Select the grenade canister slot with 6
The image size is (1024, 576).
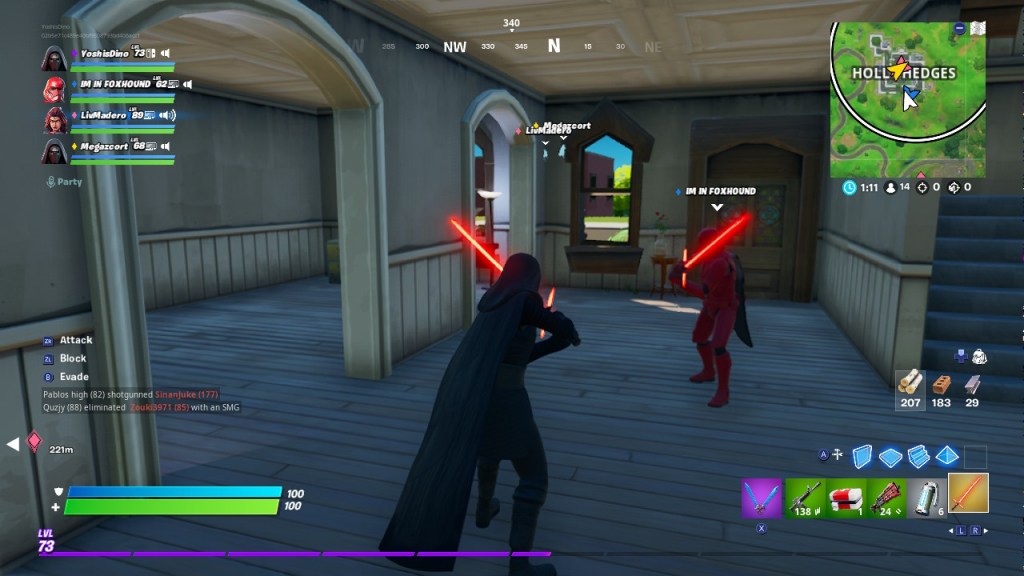tap(926, 497)
